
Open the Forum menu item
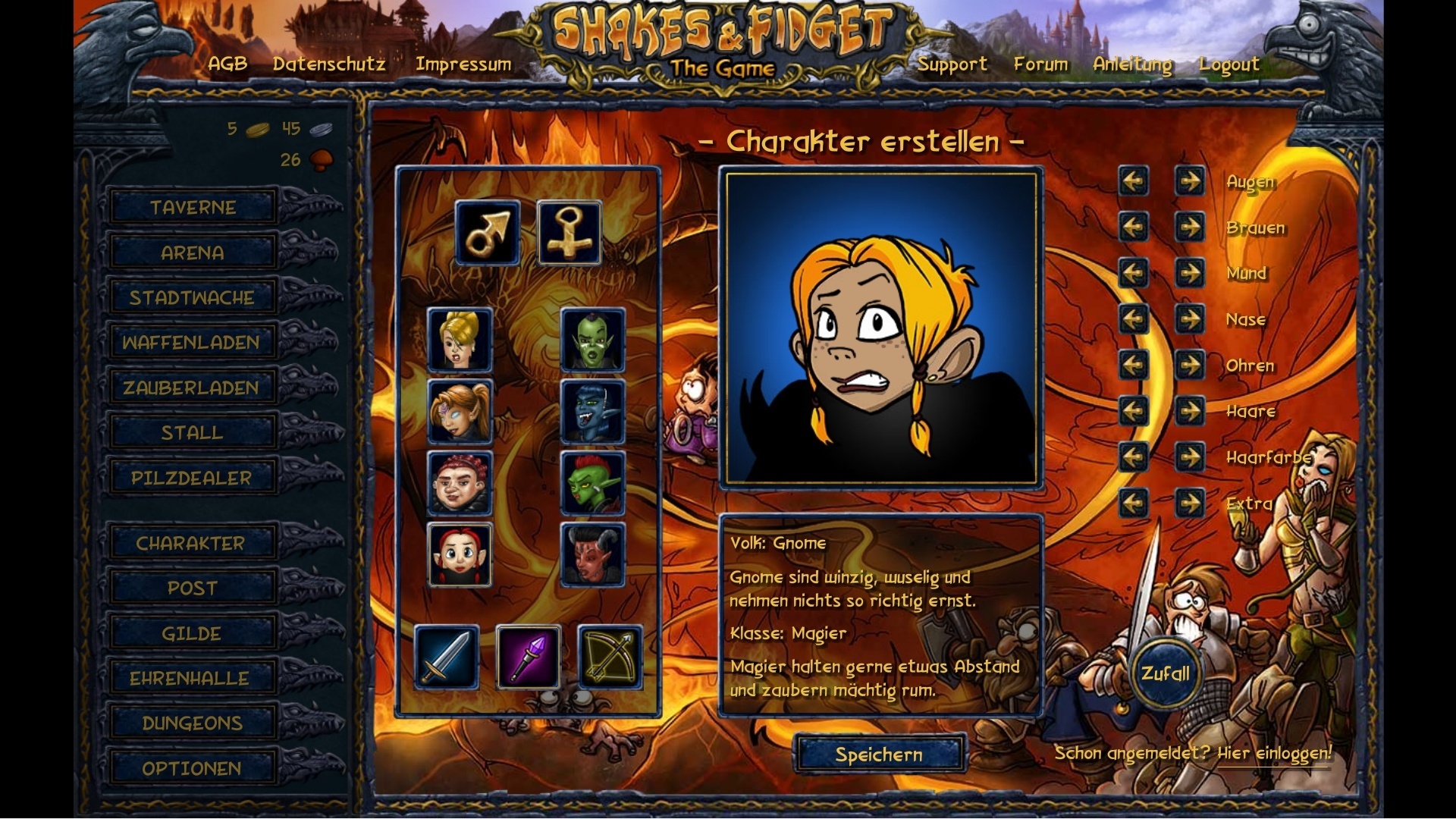tap(1040, 64)
